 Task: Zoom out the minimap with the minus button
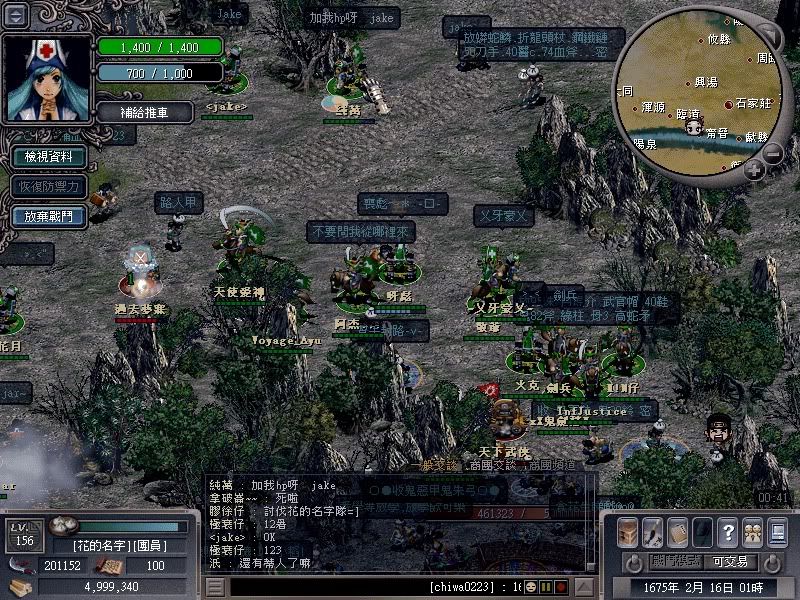pyautogui.click(x=773, y=154)
